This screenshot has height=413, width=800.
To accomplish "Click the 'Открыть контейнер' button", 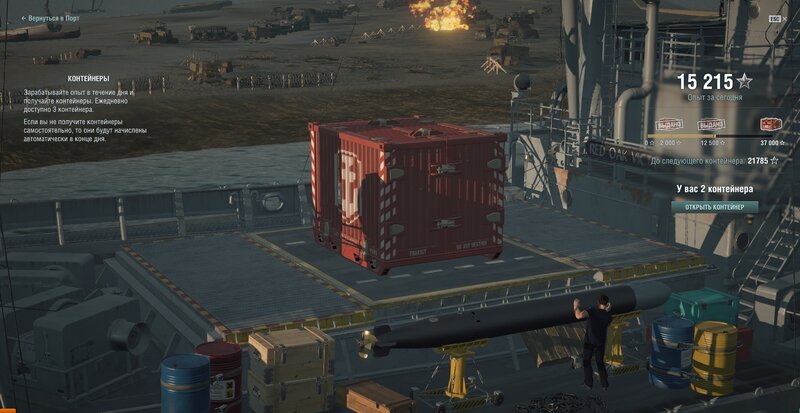I will [714, 207].
